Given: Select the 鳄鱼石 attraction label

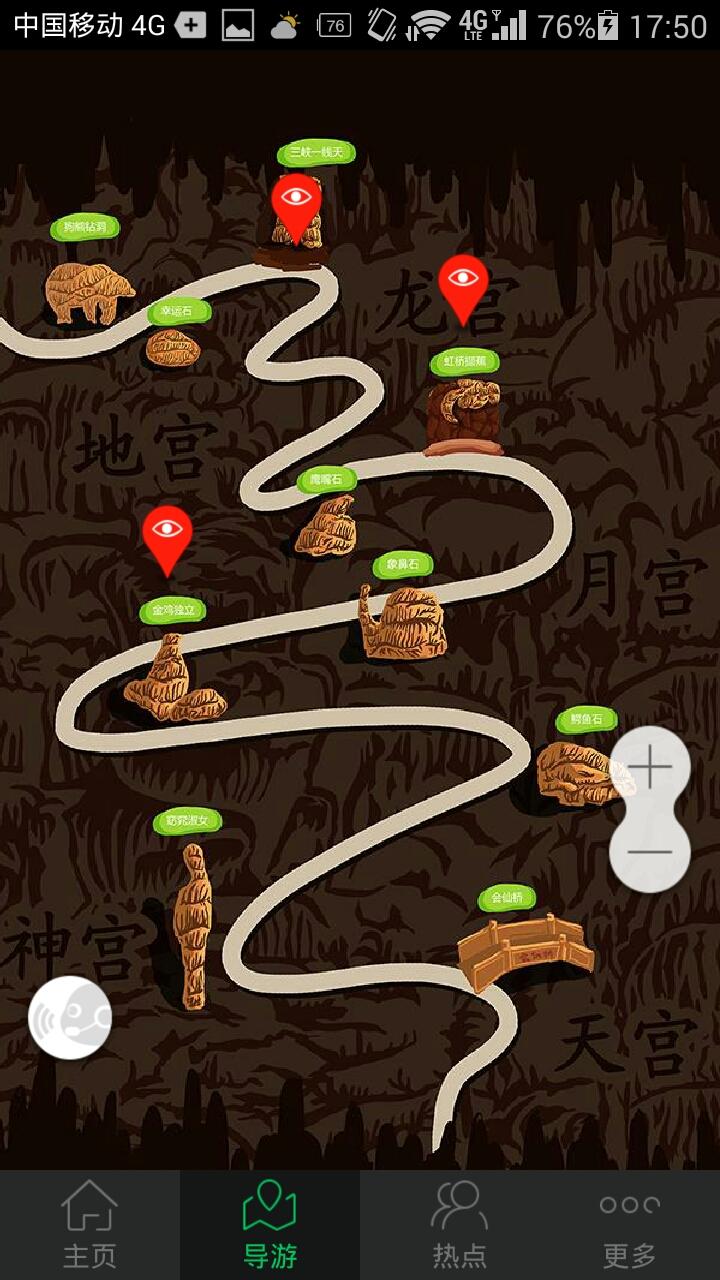Looking at the screenshot, I should (x=587, y=719).
